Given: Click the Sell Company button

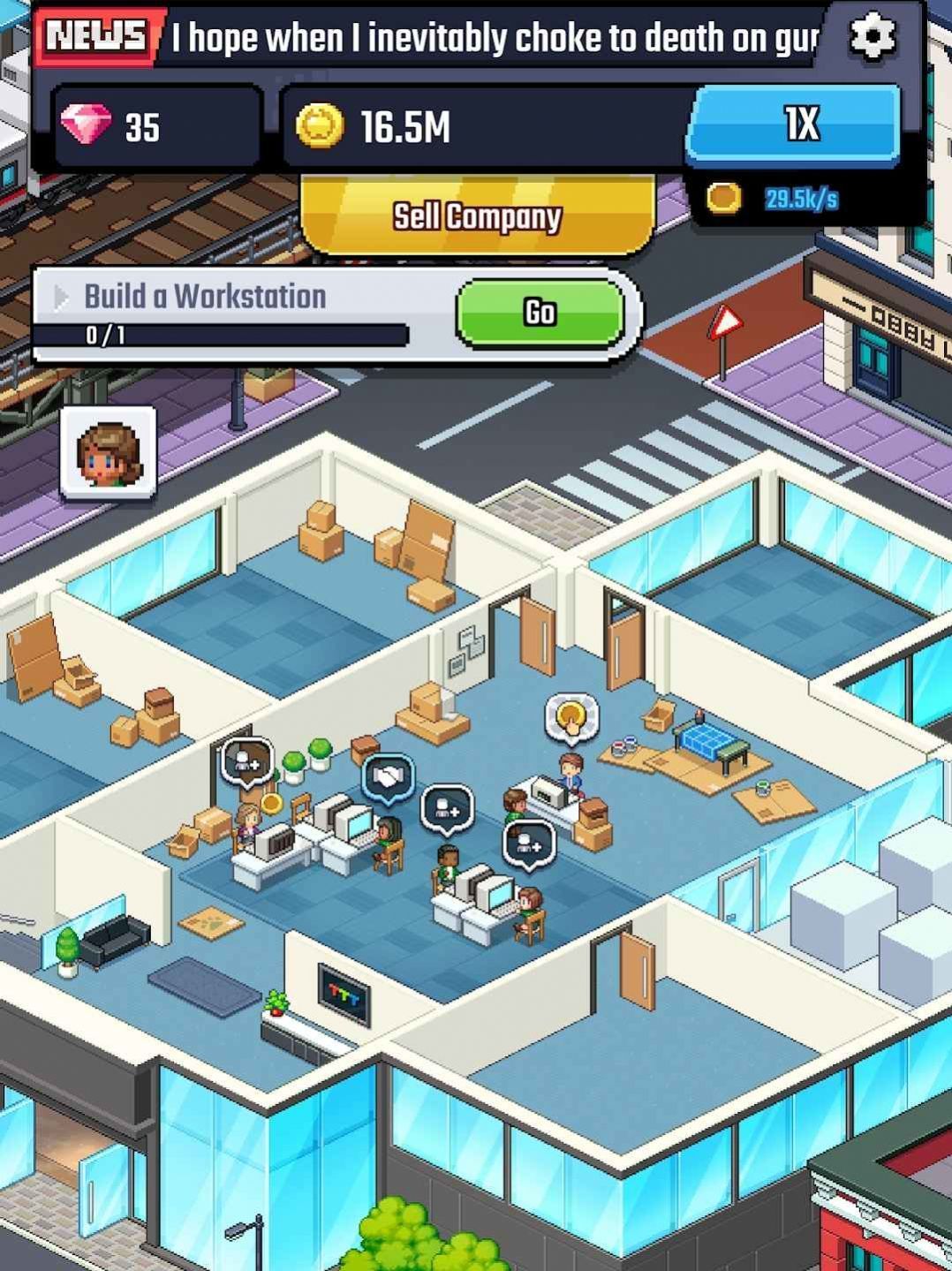Looking at the screenshot, I should [477, 216].
